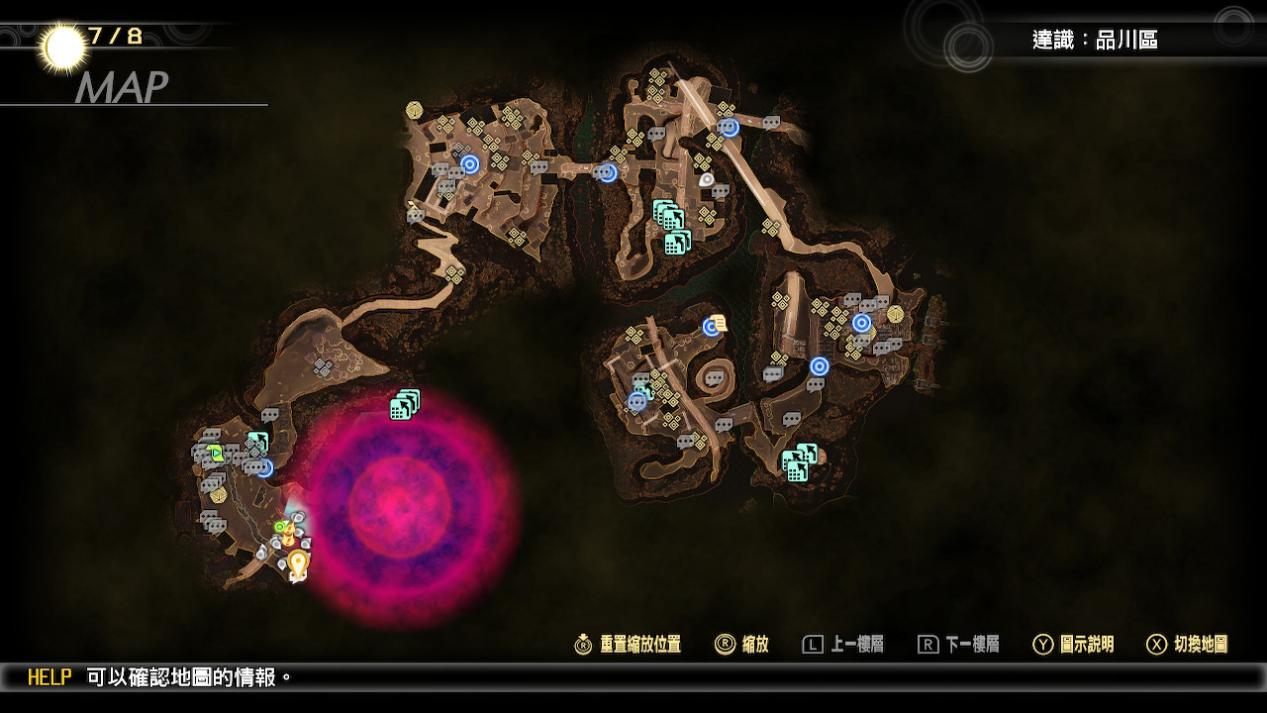This screenshot has width=1267, height=713.
Task: Select the large pink abscess zone
Action: pos(410,503)
